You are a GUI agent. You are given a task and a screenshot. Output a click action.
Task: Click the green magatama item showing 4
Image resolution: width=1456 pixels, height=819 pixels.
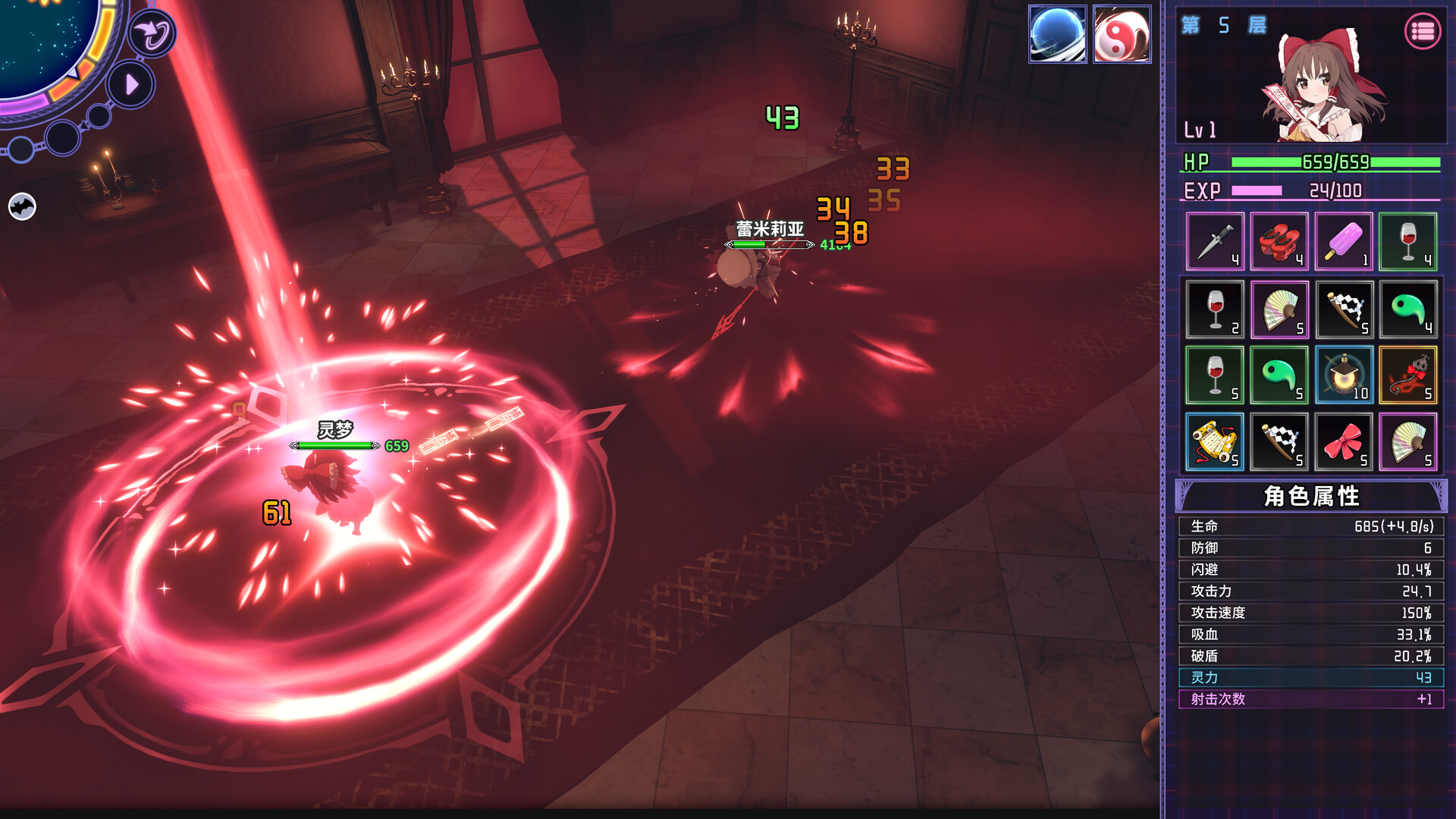[x=1409, y=308]
